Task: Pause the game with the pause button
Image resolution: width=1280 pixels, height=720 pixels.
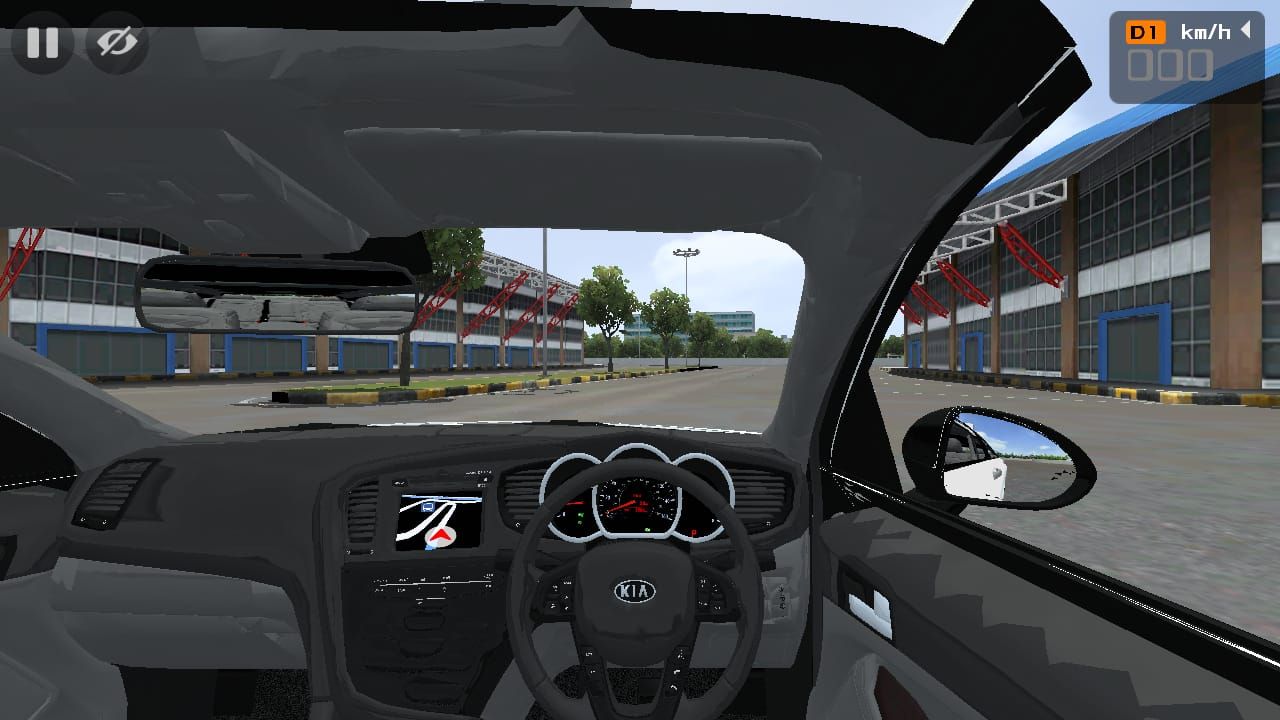Action: click(x=42, y=42)
